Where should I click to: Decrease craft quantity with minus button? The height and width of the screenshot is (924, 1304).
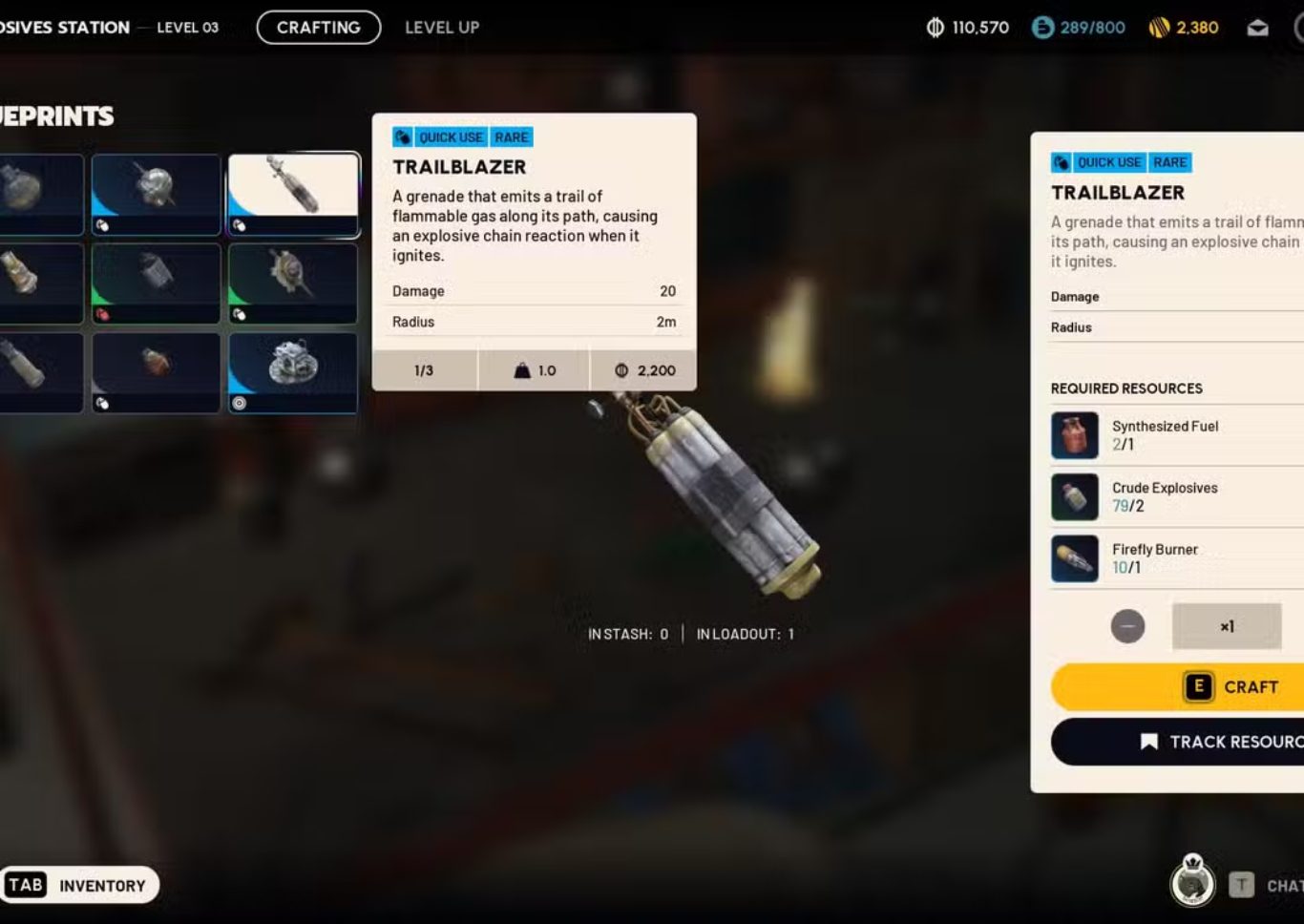click(1127, 626)
